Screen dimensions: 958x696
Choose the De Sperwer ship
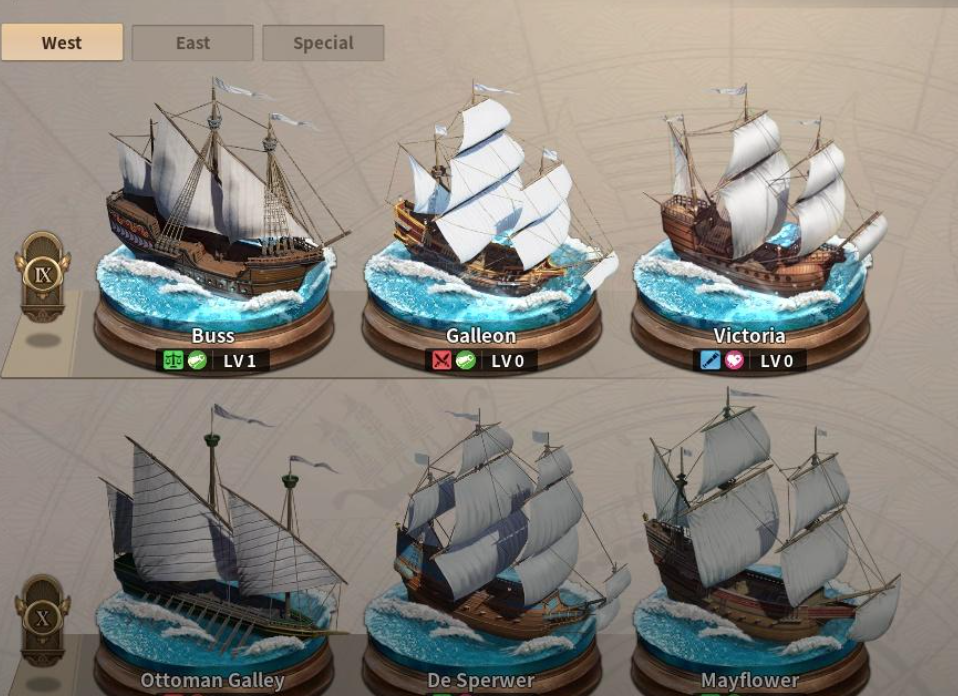482,560
